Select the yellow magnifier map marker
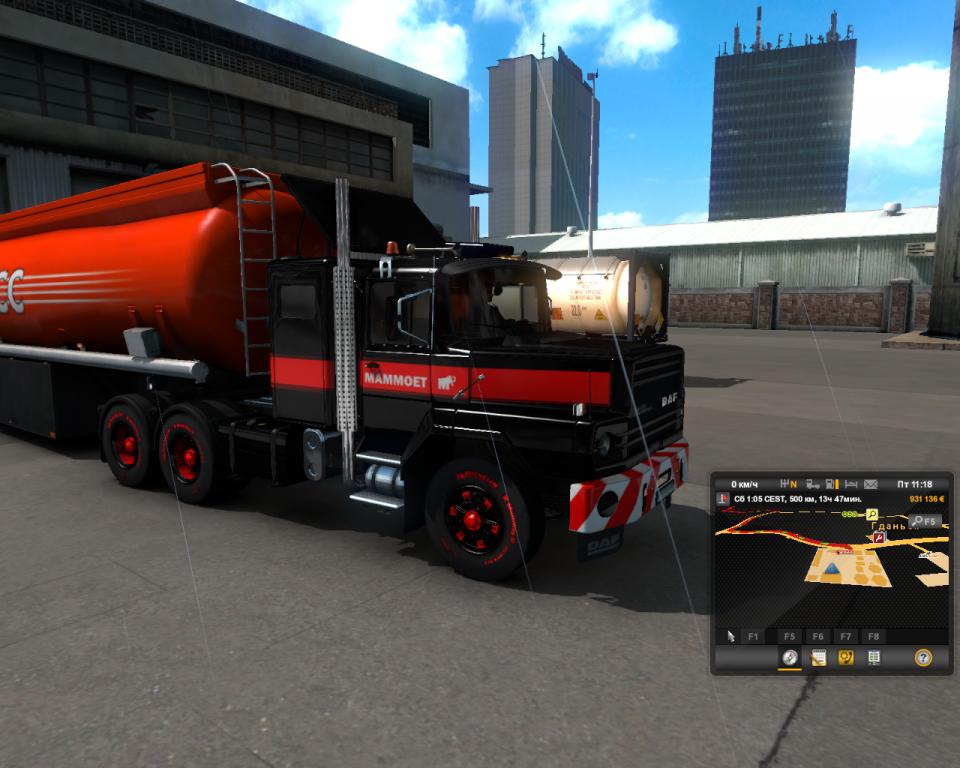960x768 pixels. click(x=872, y=514)
